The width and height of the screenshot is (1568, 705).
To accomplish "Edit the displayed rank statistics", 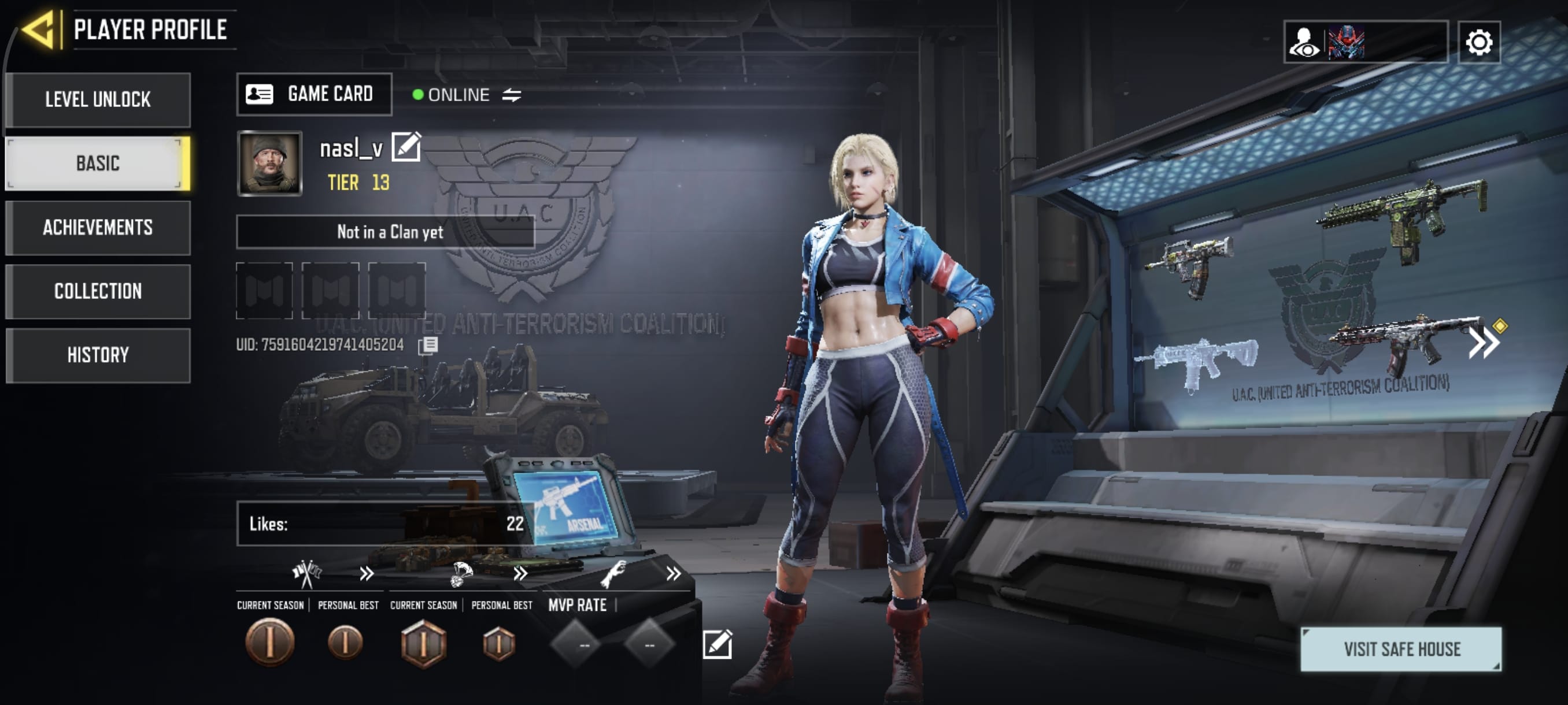I will [717, 644].
